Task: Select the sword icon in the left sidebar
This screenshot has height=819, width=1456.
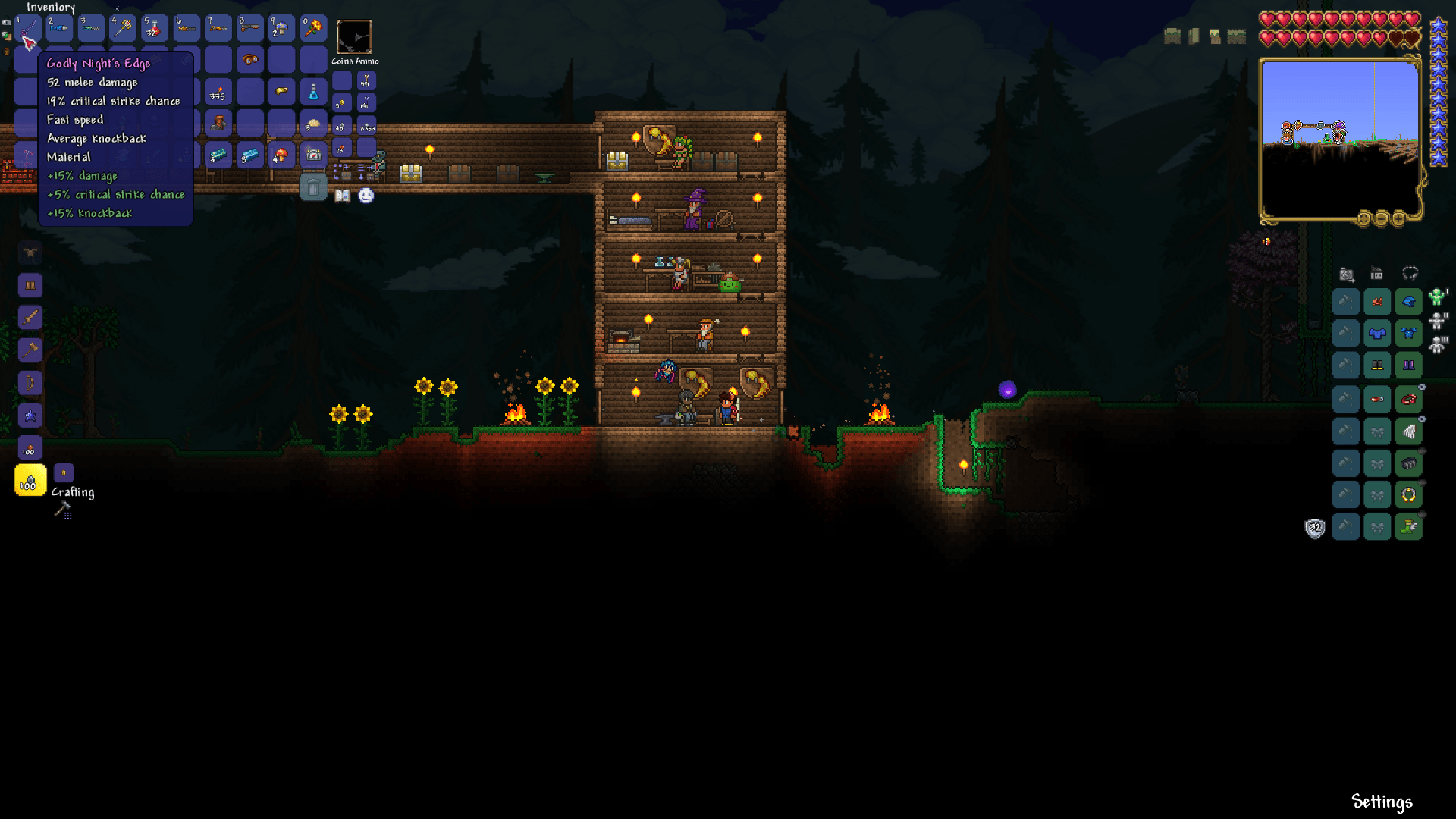Action: pyautogui.click(x=29, y=317)
